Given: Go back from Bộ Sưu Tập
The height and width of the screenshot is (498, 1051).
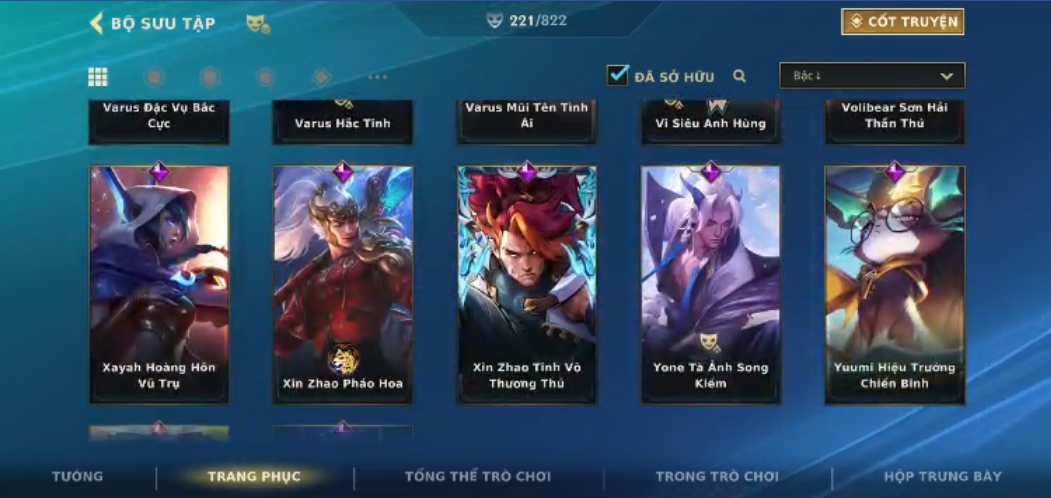Looking at the screenshot, I should click(x=97, y=23).
